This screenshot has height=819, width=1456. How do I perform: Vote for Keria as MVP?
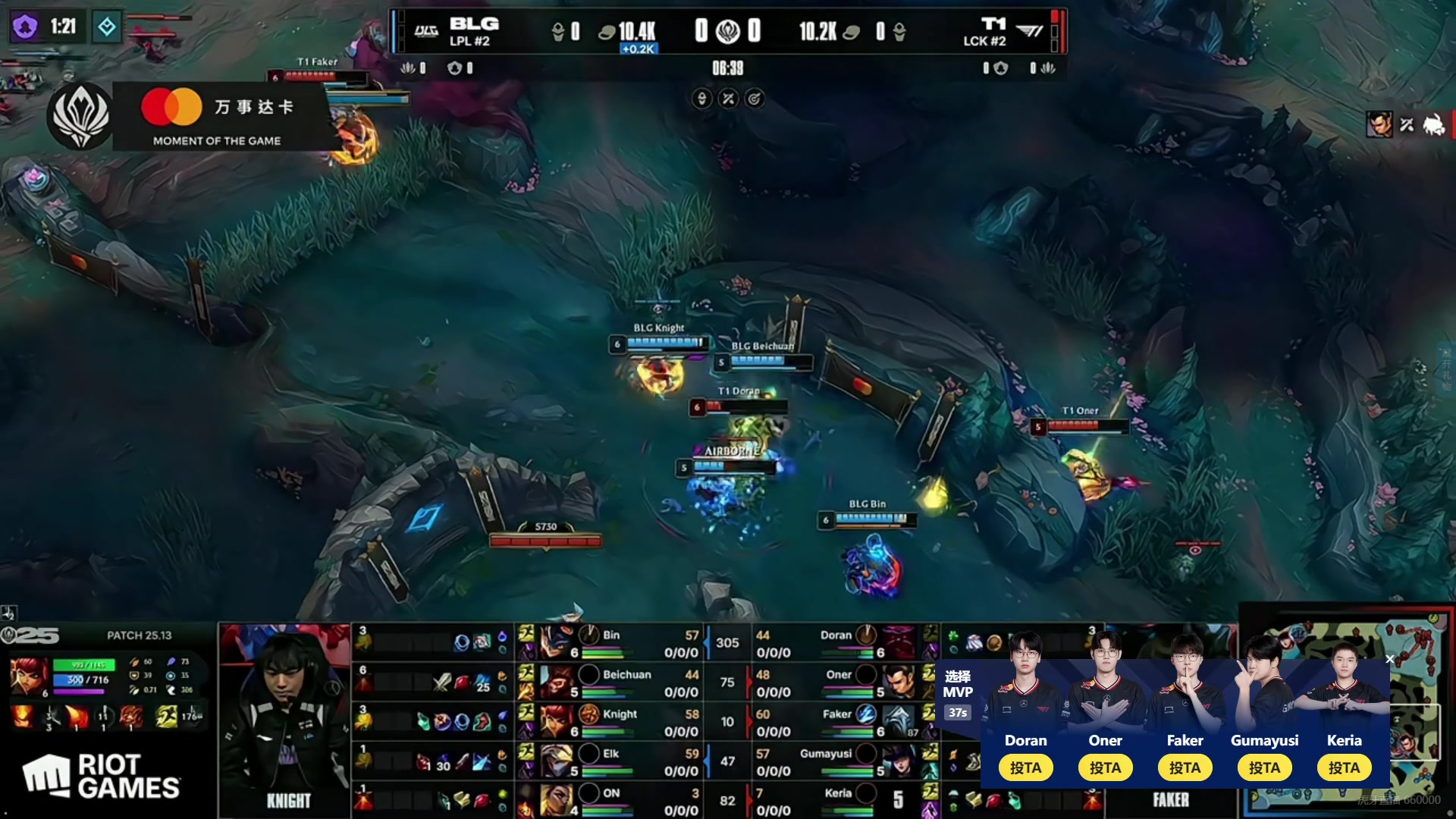click(1344, 767)
